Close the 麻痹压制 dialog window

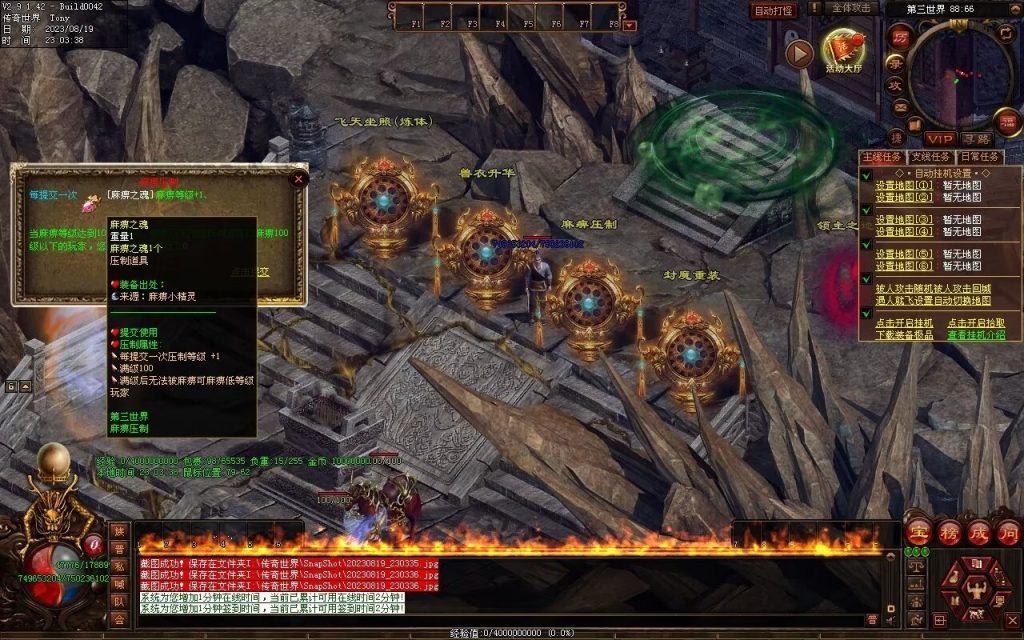click(298, 180)
